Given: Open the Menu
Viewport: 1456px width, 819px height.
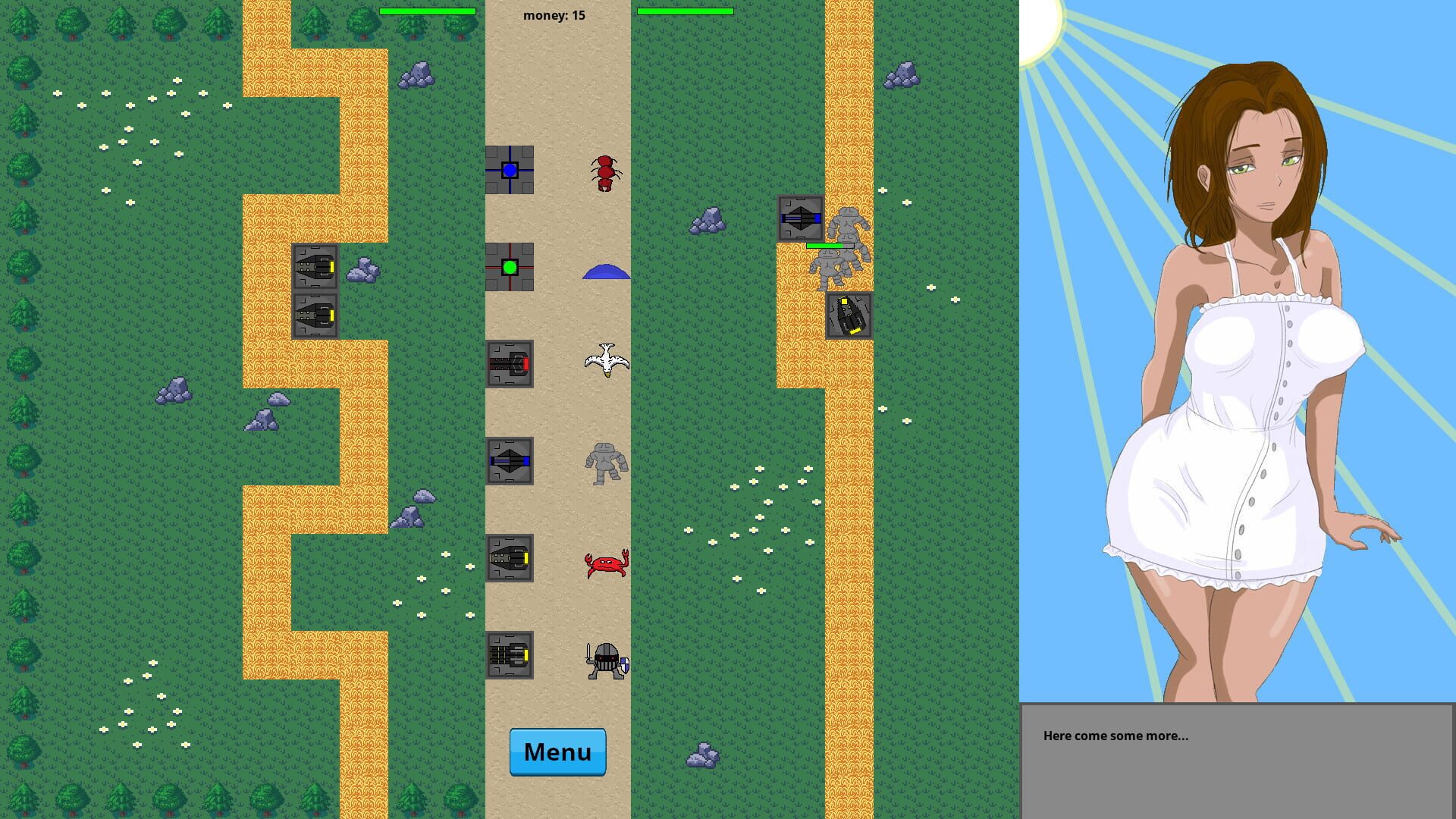Looking at the screenshot, I should point(557,752).
